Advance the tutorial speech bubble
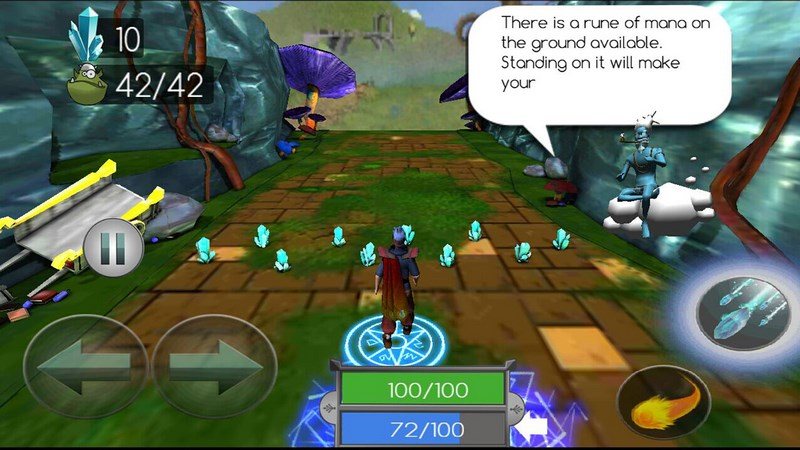Screen dimensions: 800x450 [x=597, y=64]
